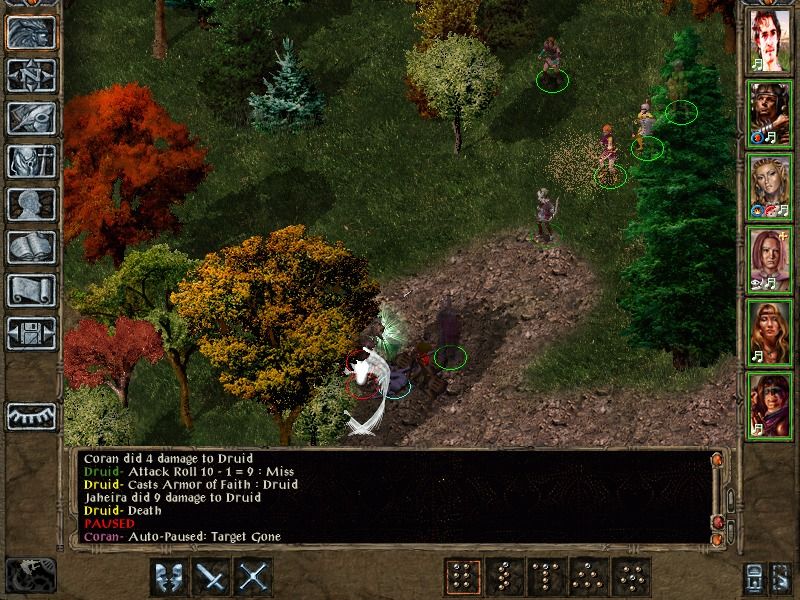Open the journal with the quill button
The image size is (800, 600).
click(30, 118)
